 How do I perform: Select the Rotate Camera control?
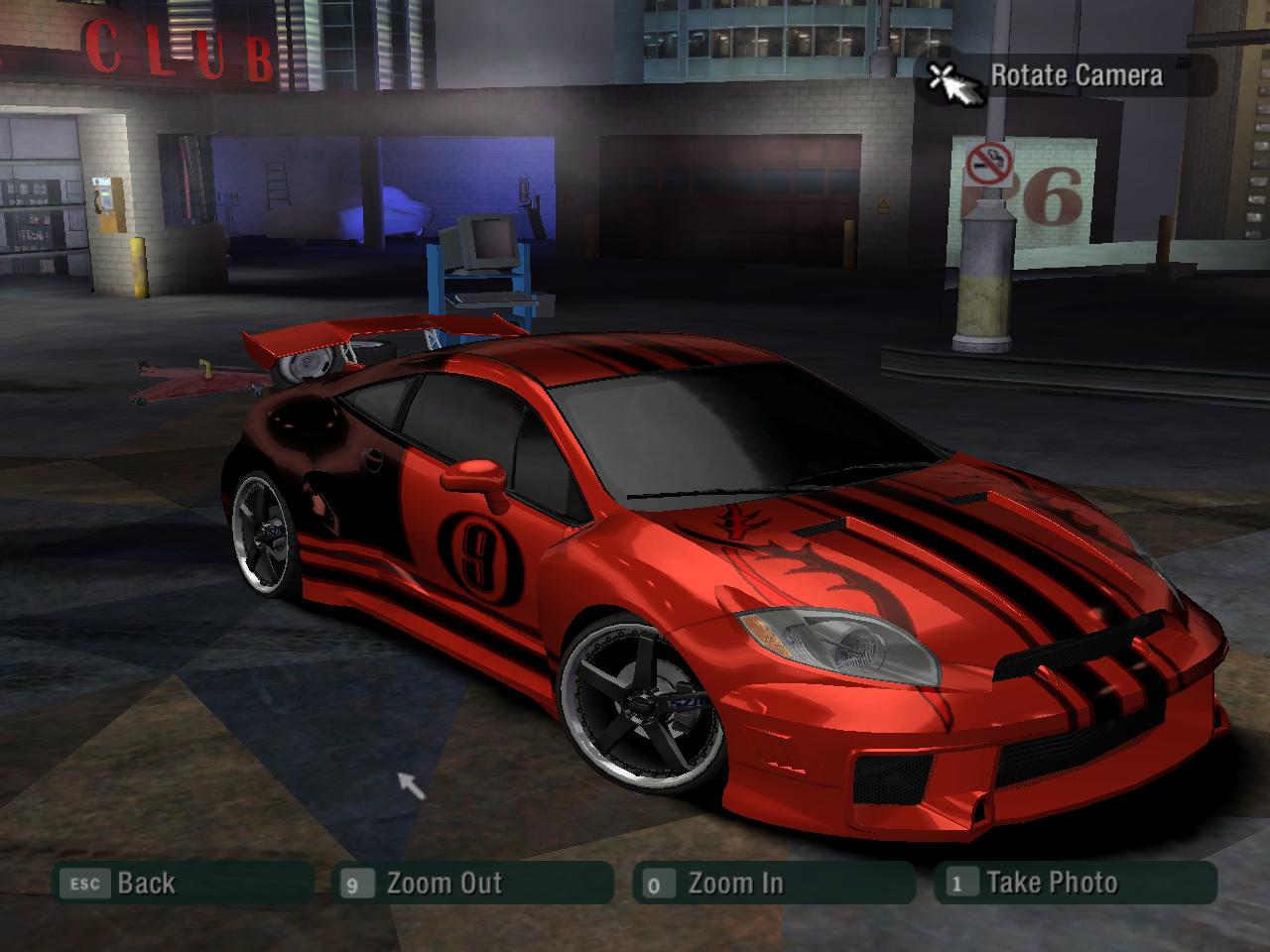click(x=1067, y=76)
